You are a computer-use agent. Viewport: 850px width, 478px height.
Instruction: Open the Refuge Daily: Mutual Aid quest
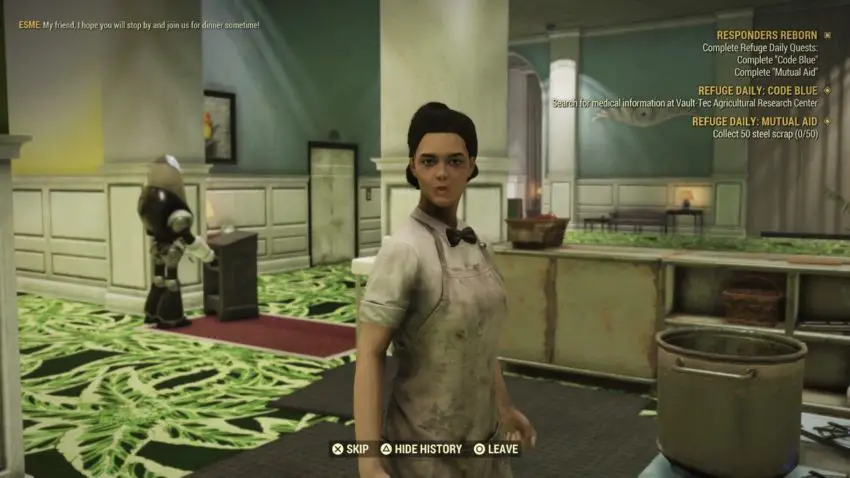754,121
